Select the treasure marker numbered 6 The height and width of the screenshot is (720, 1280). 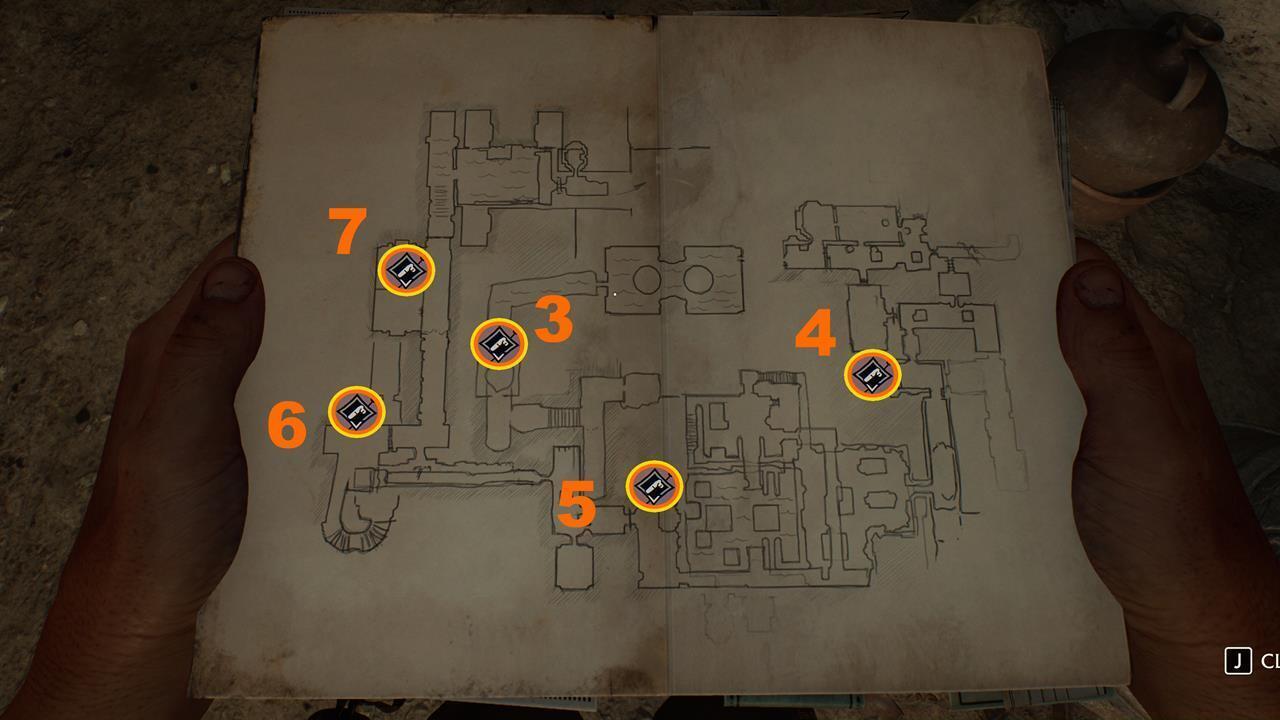pos(355,410)
